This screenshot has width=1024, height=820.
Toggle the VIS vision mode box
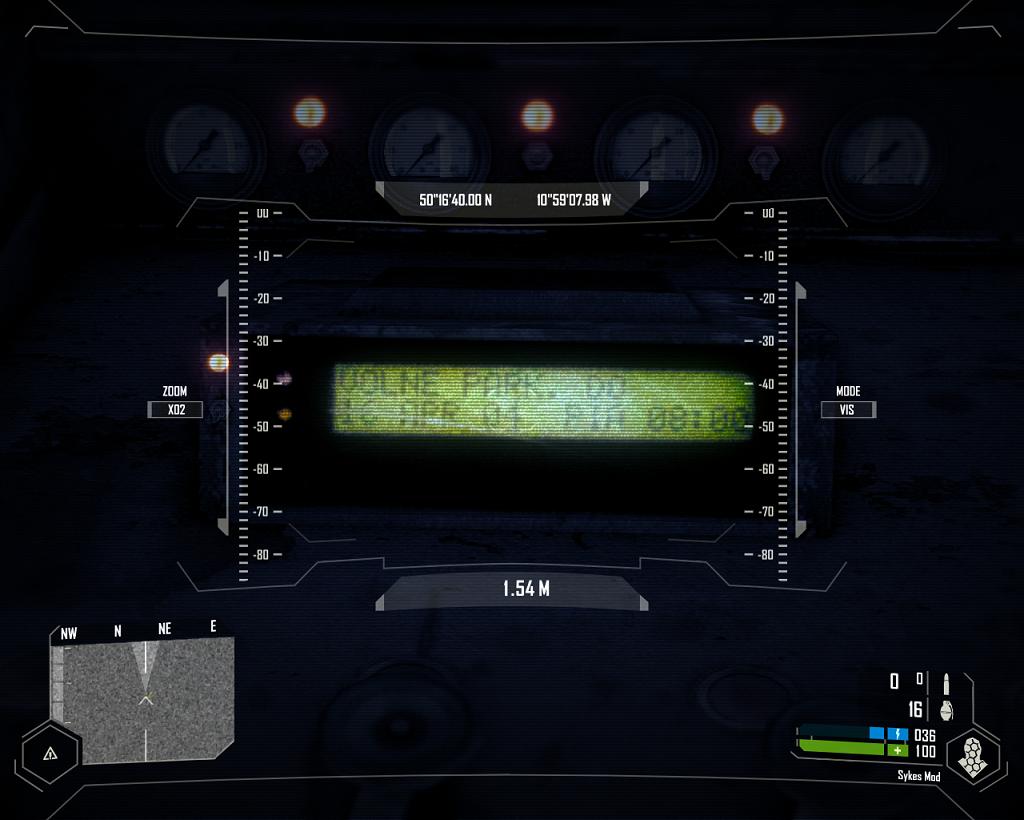(848, 409)
